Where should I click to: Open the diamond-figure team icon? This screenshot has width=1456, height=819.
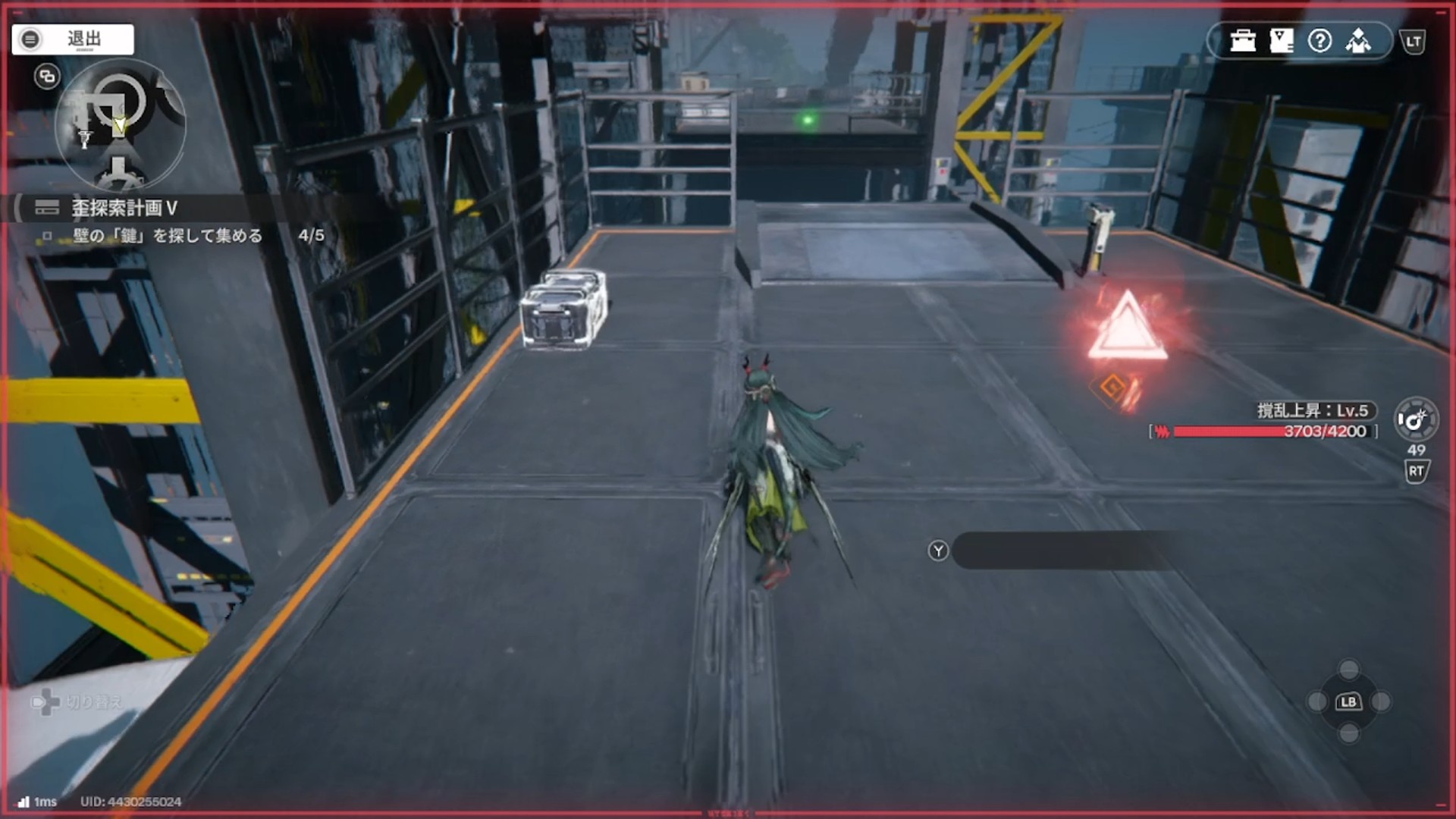pos(1358,41)
